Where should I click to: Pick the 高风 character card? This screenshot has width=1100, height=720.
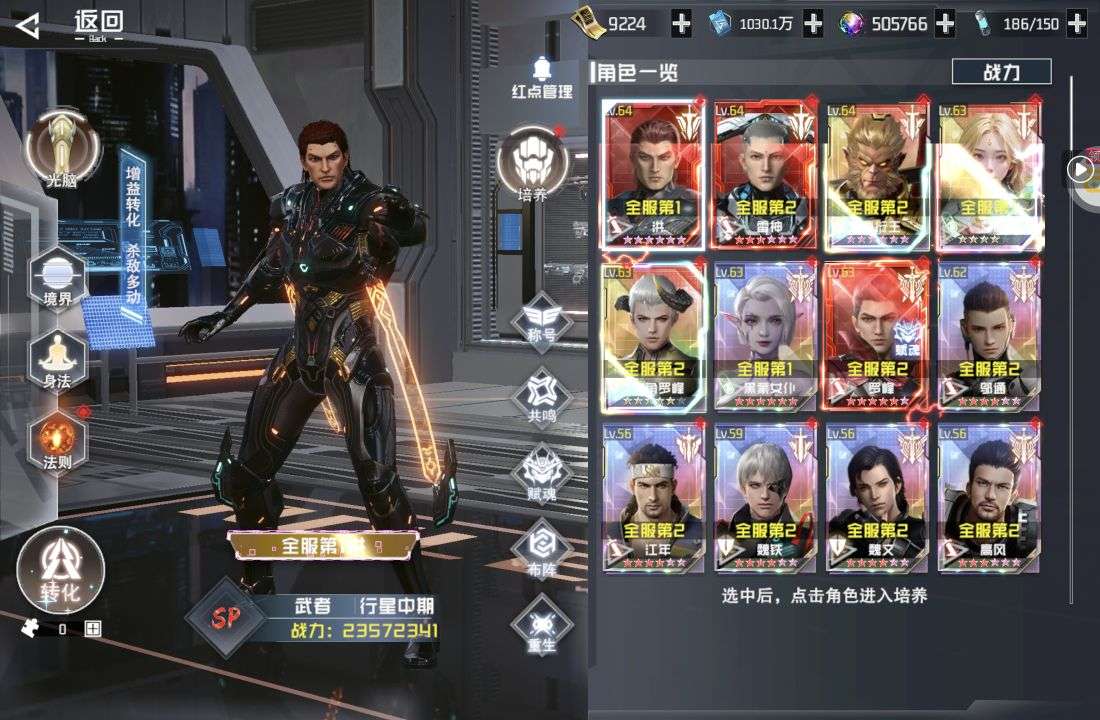click(988, 499)
